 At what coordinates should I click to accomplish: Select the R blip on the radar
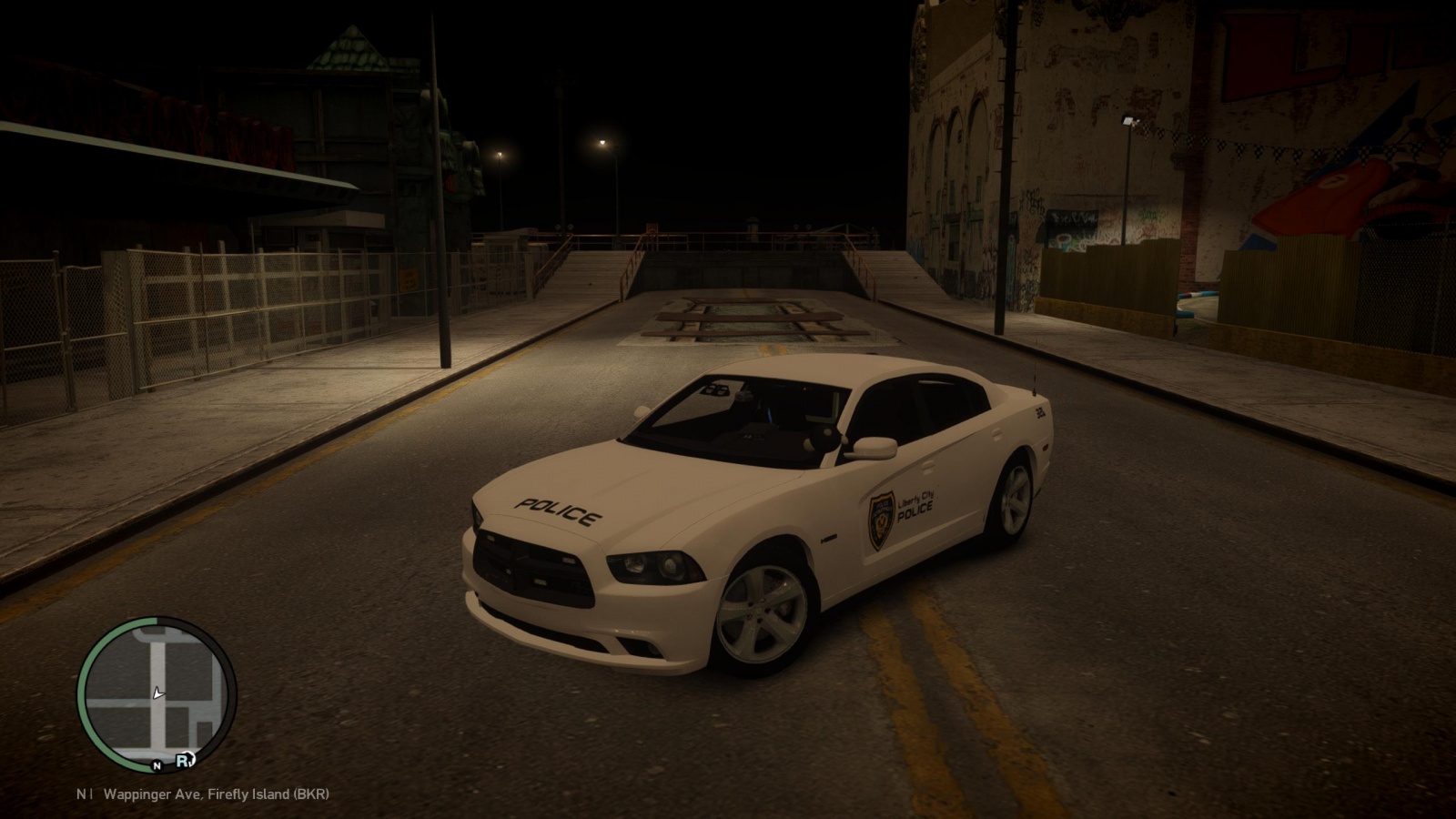click(183, 759)
